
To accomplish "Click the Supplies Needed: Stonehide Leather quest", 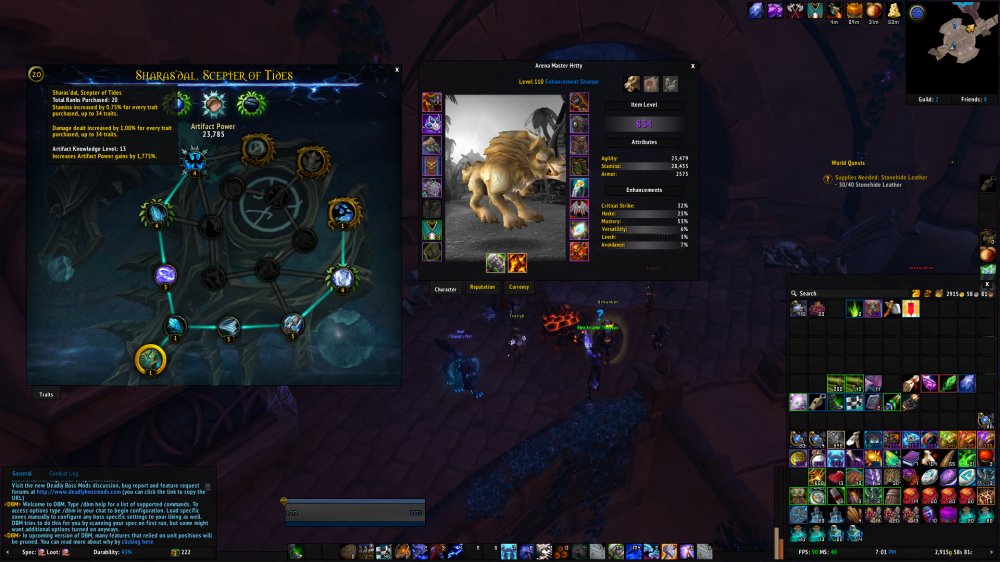I will click(x=881, y=178).
